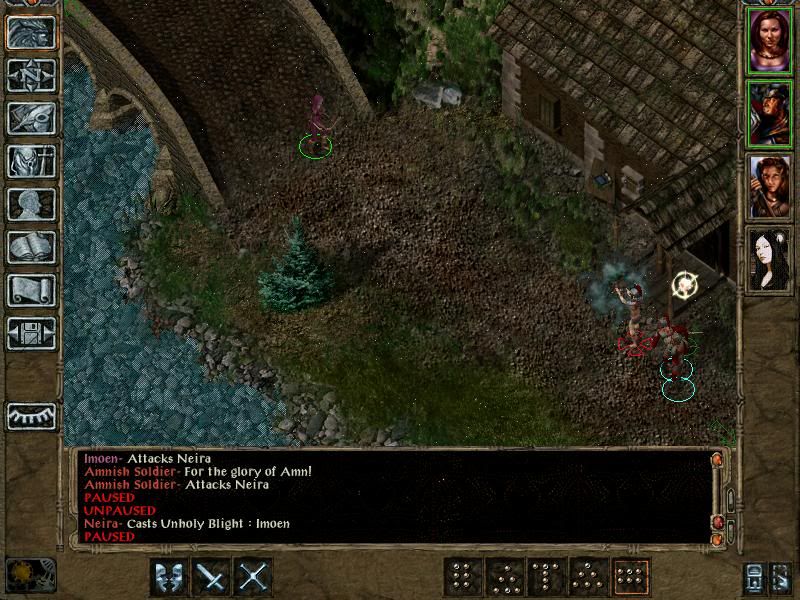Image resolution: width=800 pixels, height=600 pixels.
Task: Toggle pause via the sun clock
Action: point(18,575)
